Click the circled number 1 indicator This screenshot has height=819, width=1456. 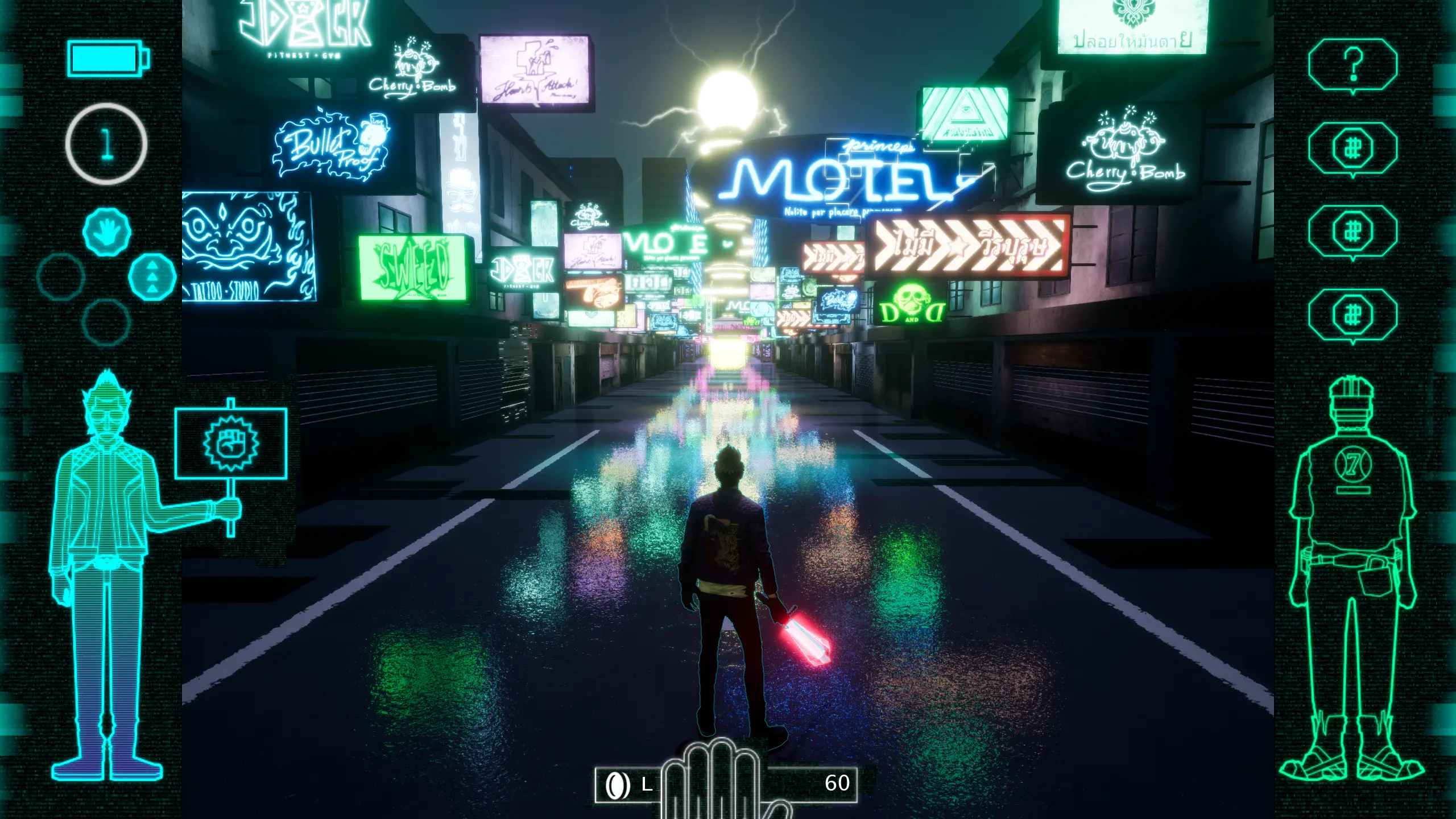(106, 143)
